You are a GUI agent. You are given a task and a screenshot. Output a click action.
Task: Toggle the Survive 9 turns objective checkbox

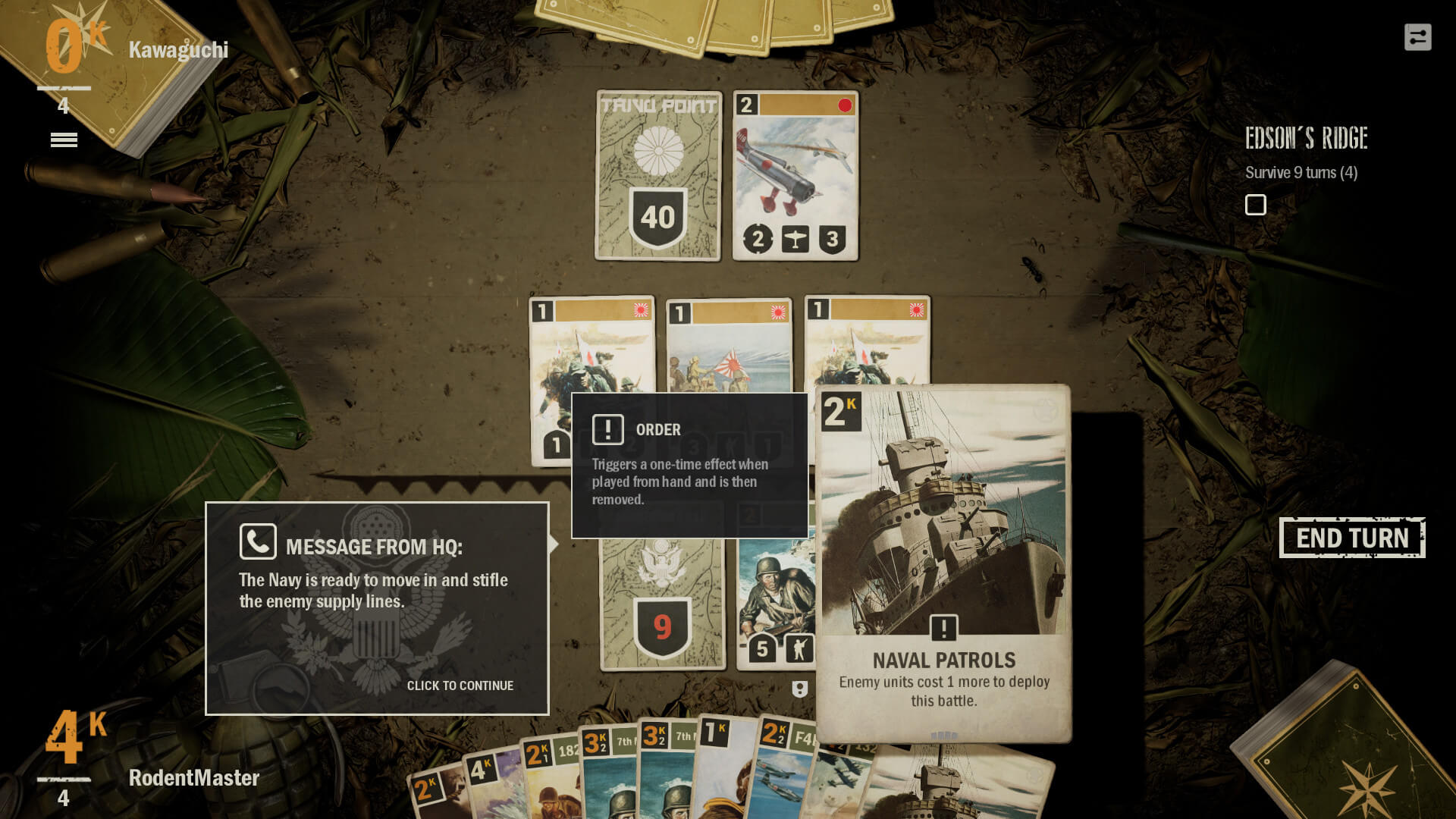(1256, 205)
